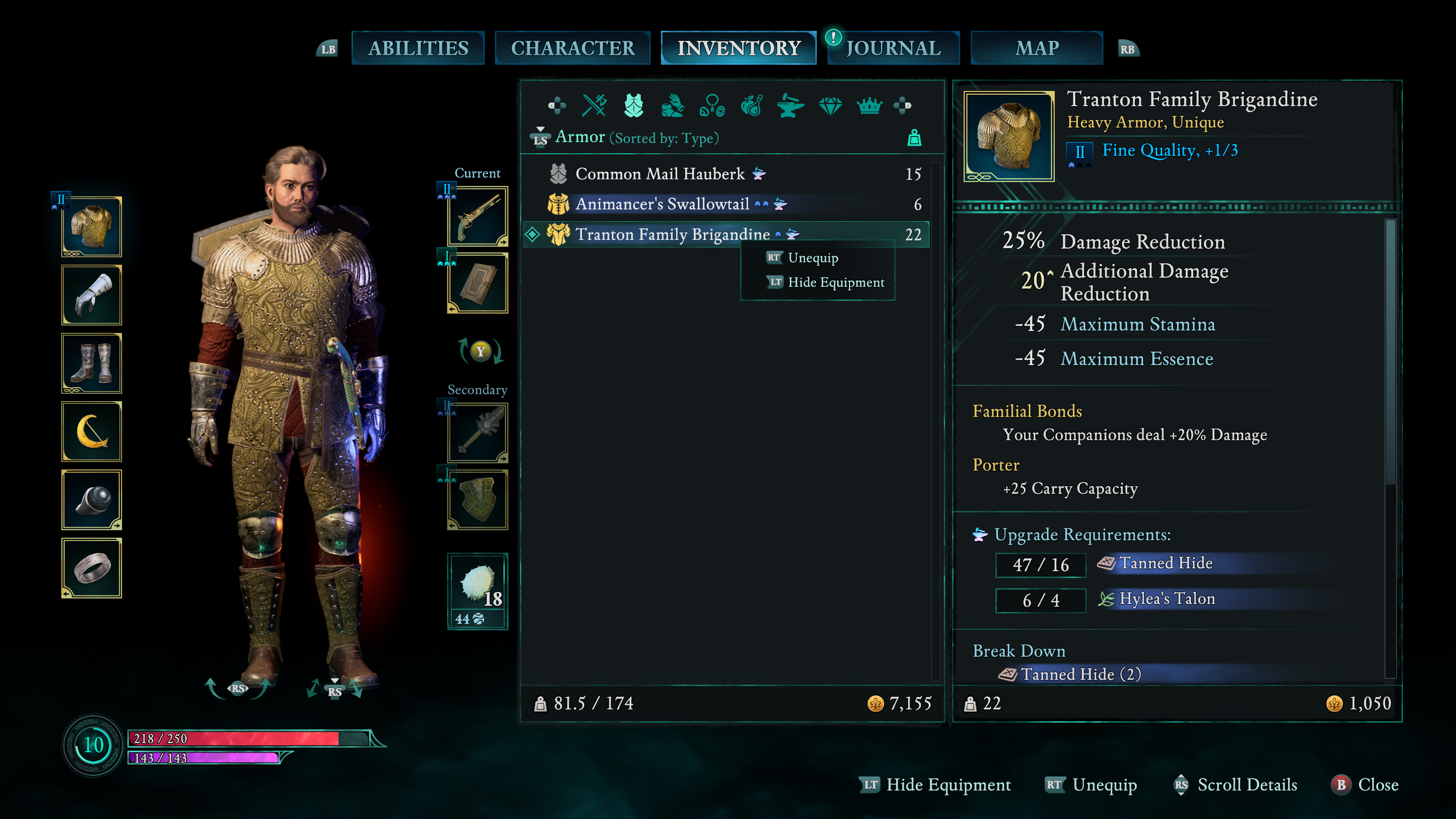
Task: Select the equipped boots slot
Action: 91,364
